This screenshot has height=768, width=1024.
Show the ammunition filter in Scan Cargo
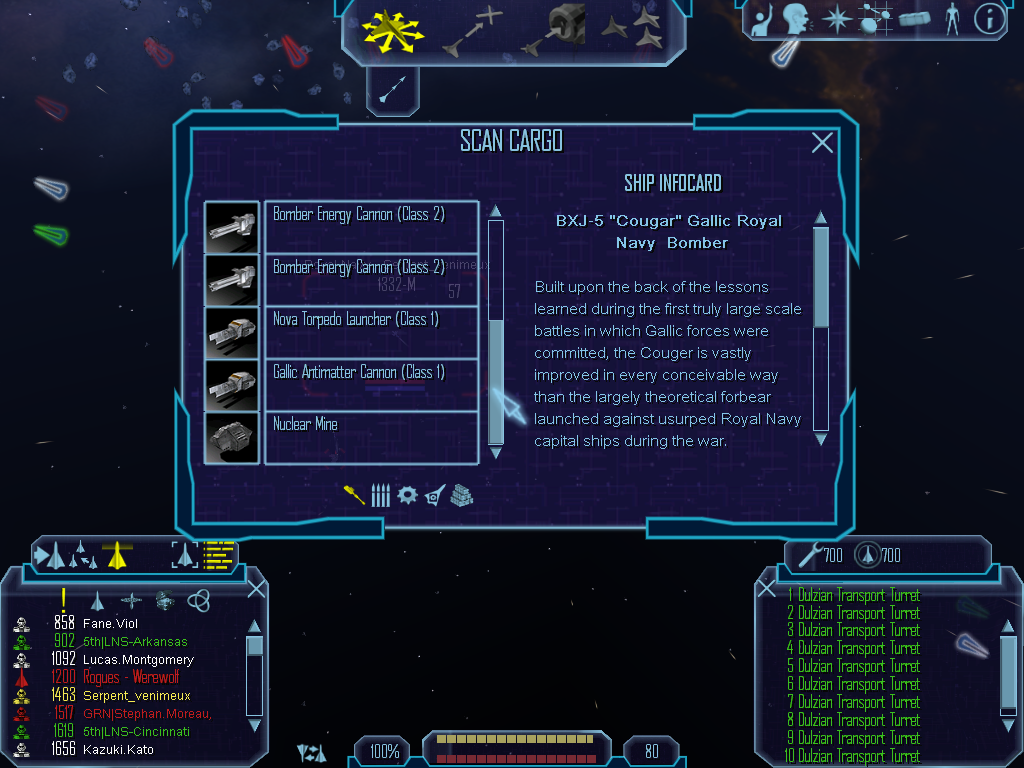(379, 495)
